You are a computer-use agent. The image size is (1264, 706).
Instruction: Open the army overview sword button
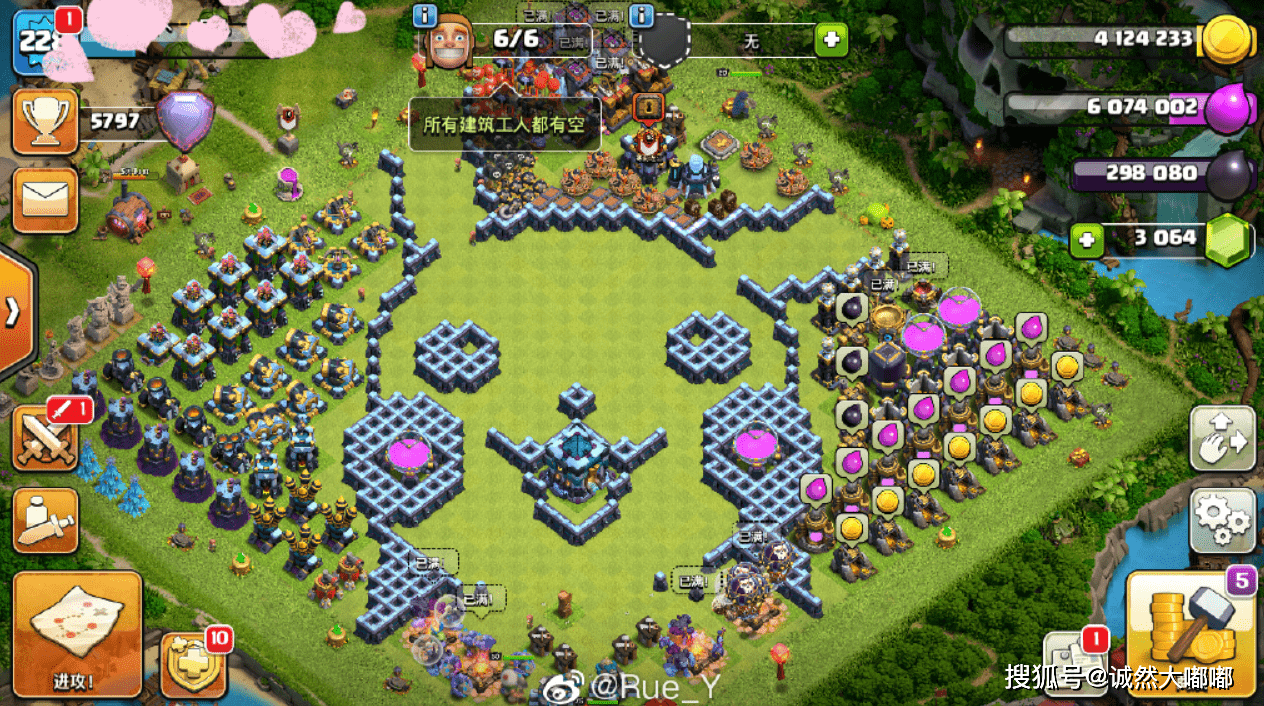point(44,520)
